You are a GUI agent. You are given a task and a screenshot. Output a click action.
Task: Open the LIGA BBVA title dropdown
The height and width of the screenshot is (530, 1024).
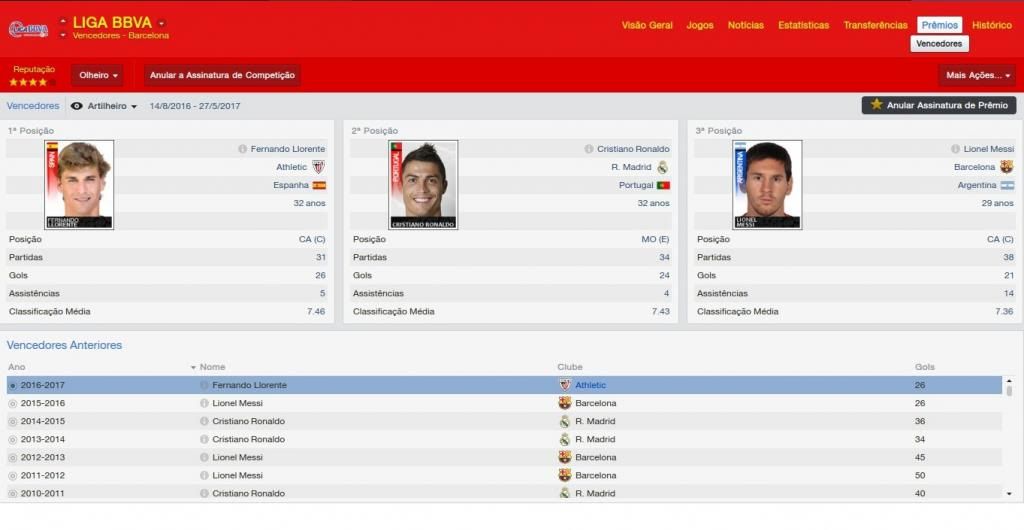[x=161, y=23]
